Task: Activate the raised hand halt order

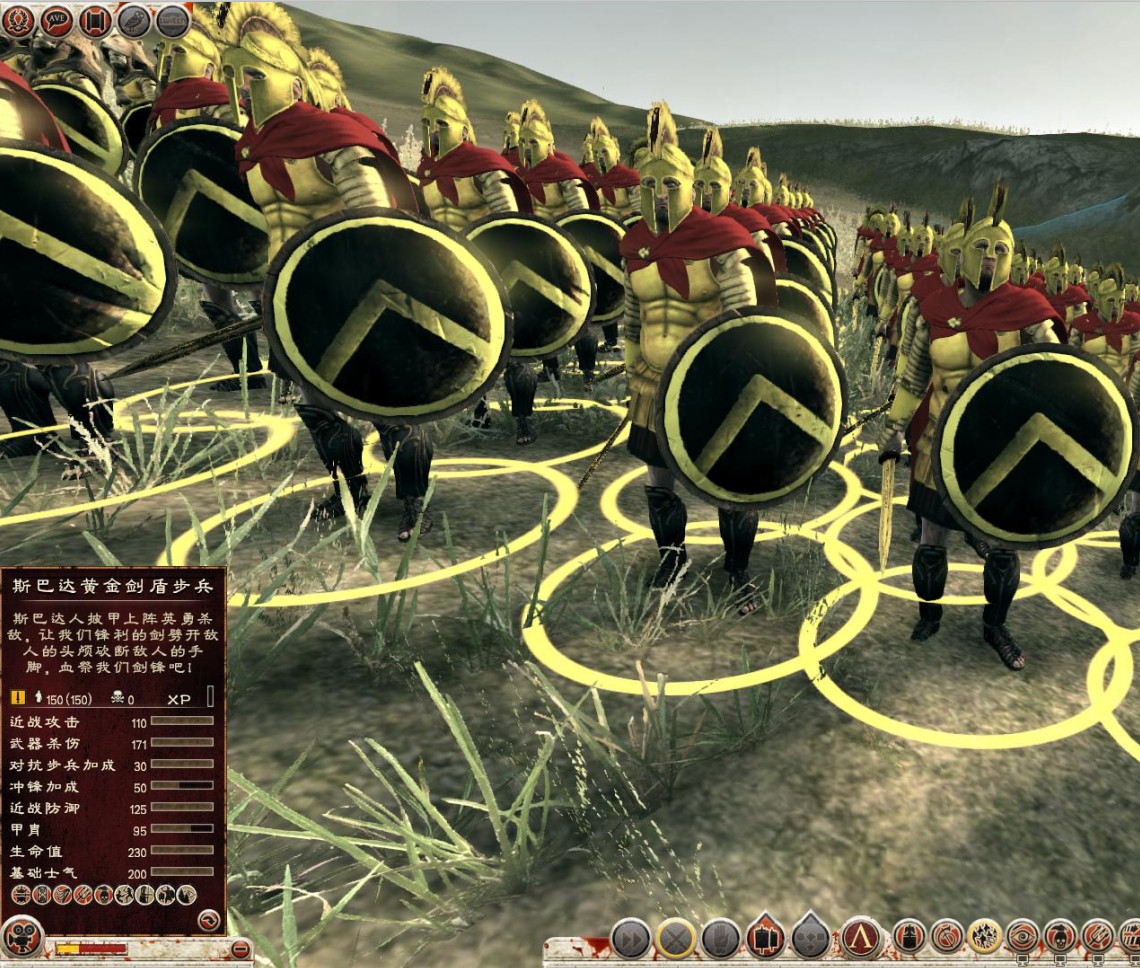Action: (x=720, y=939)
